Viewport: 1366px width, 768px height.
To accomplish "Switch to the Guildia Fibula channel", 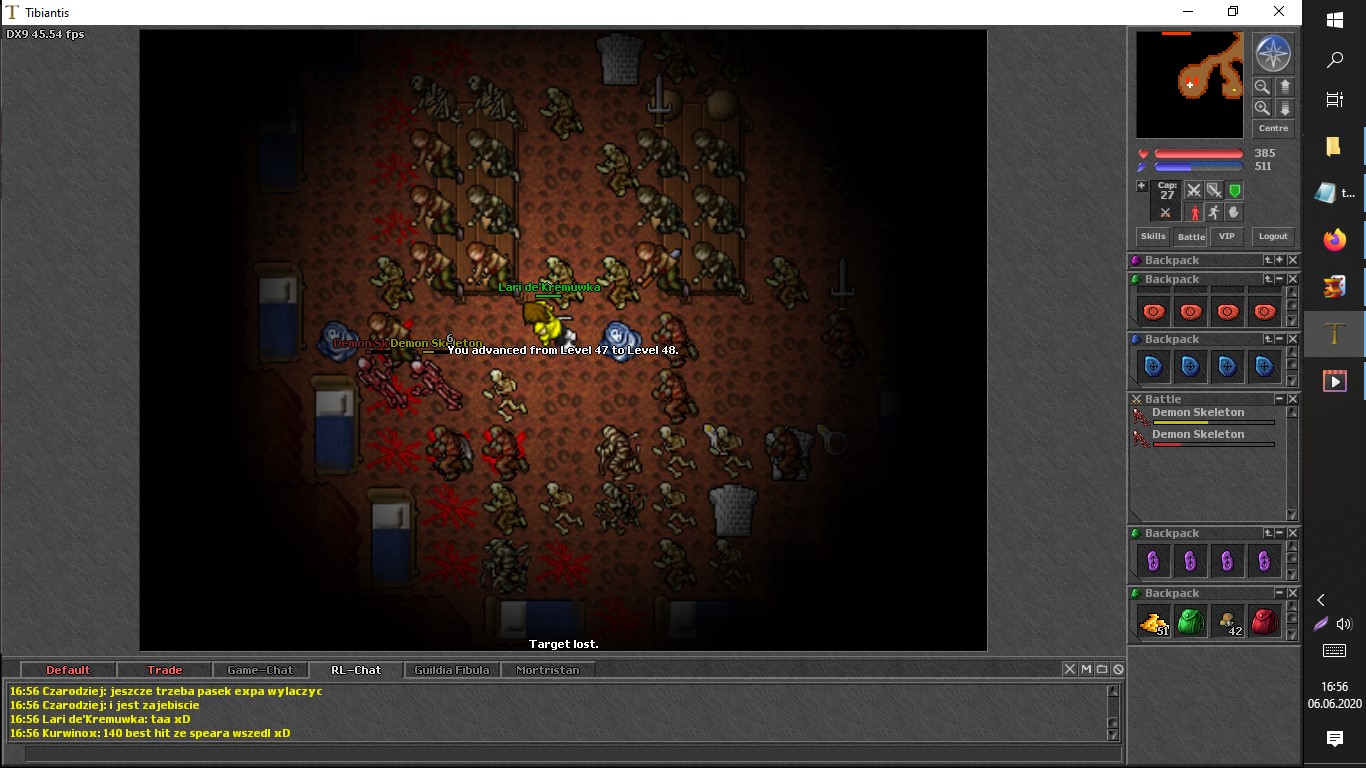I will [452, 670].
